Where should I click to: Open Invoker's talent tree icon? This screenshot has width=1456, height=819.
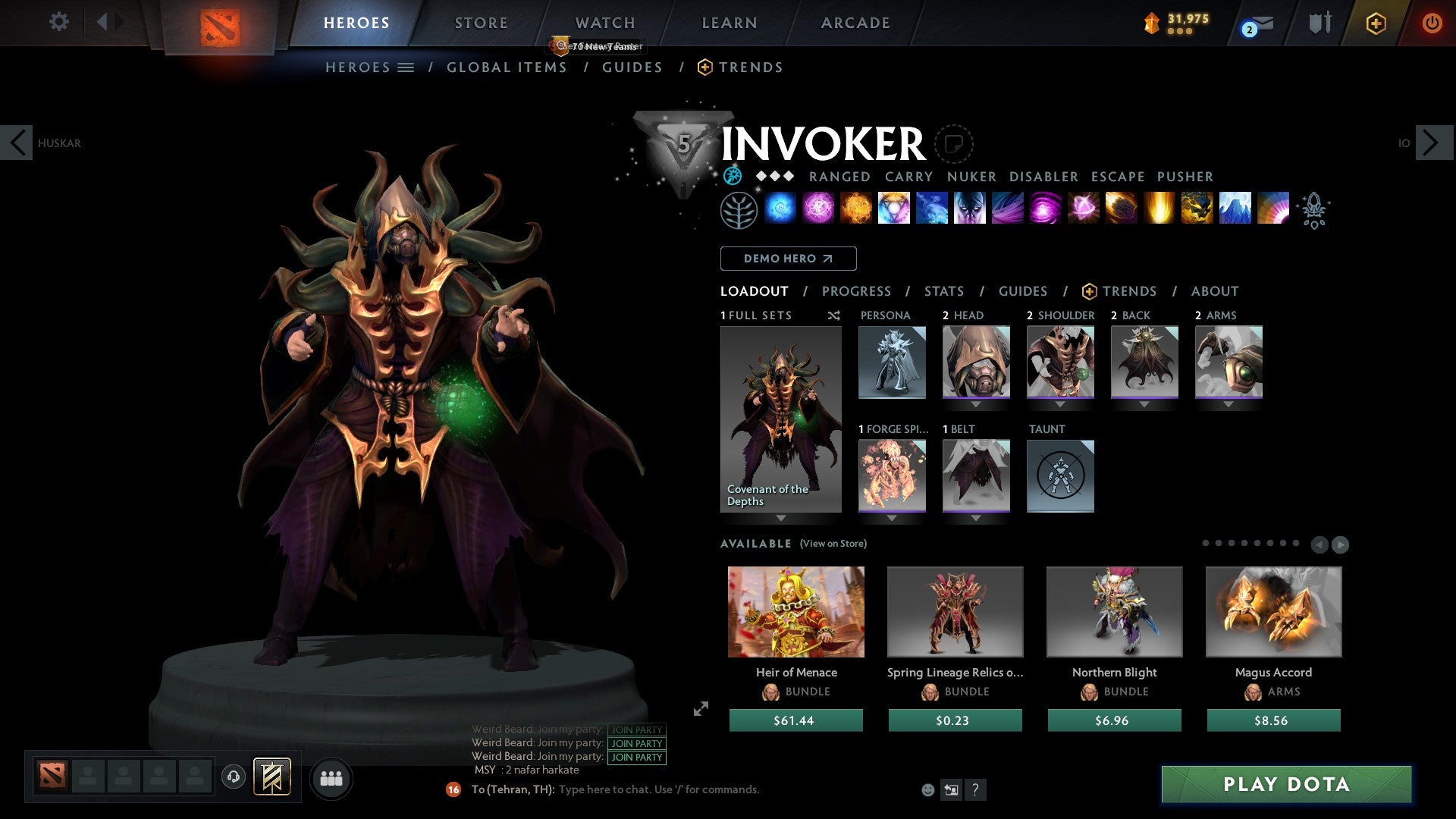[739, 210]
